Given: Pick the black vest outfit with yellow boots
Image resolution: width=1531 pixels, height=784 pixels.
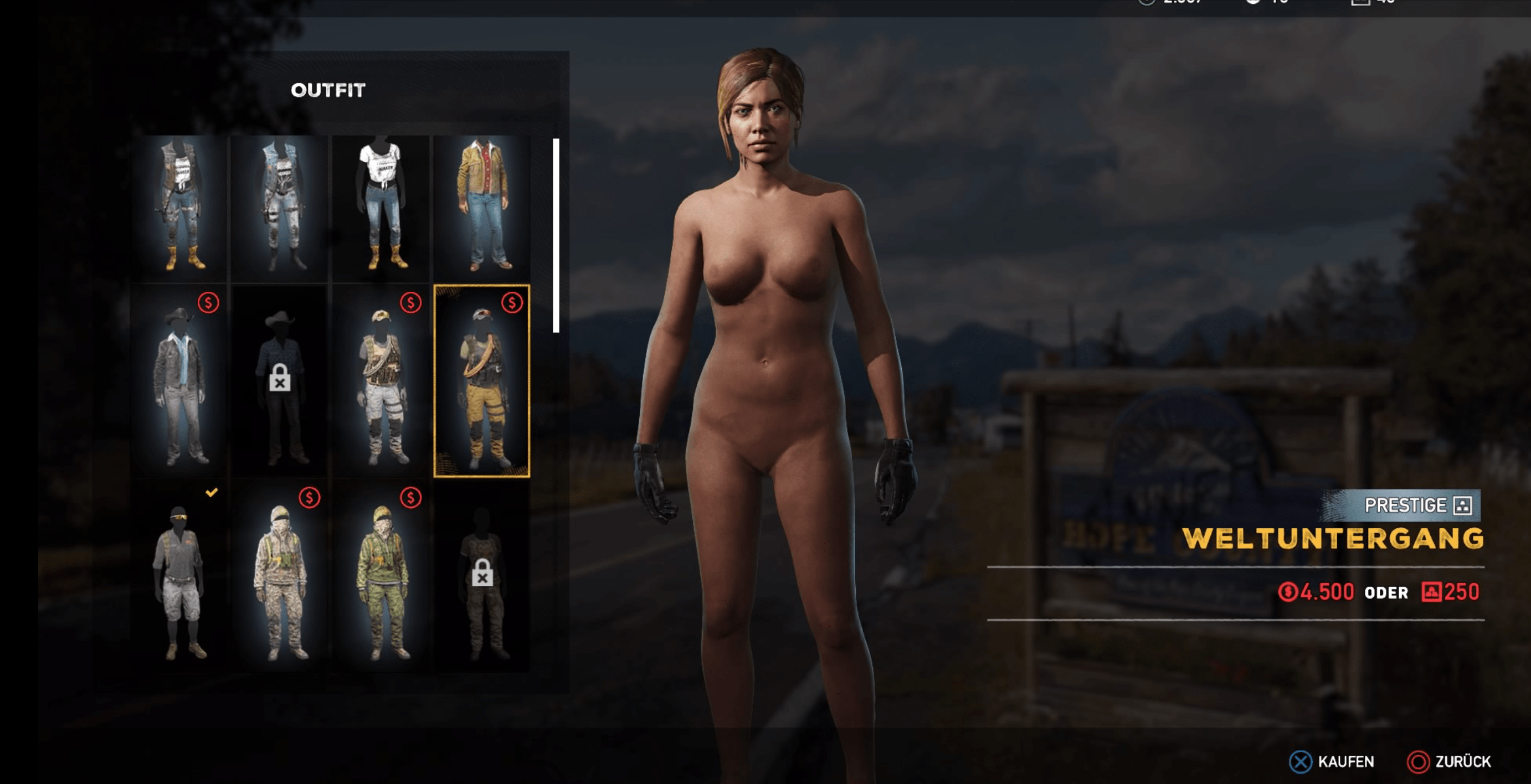Looking at the screenshot, I should tap(179, 207).
